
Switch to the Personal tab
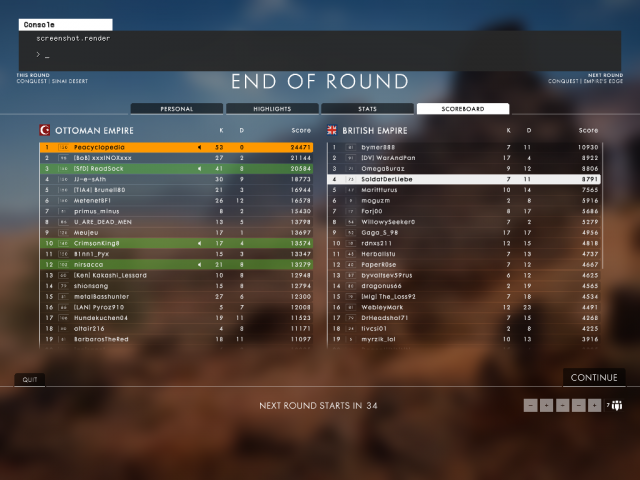tap(177, 108)
